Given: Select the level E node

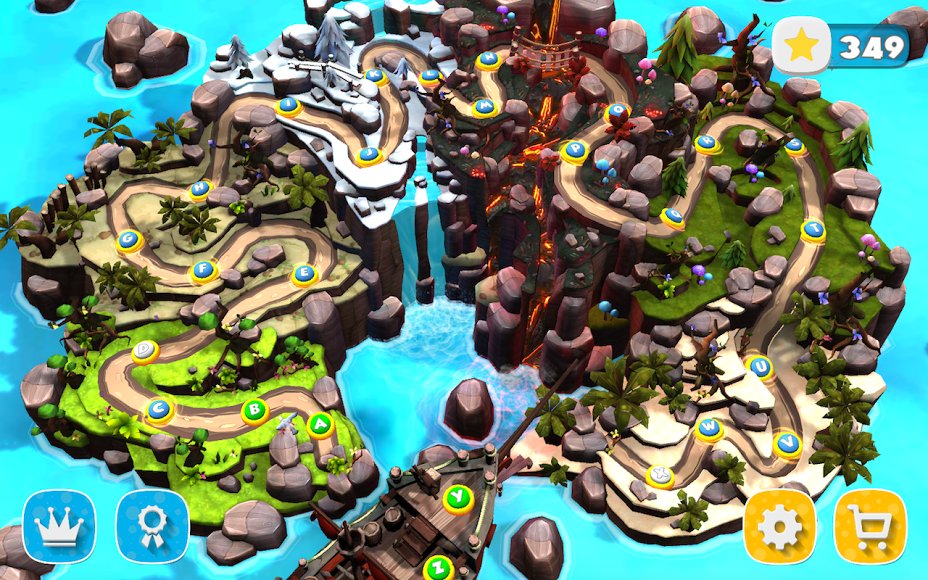Looking at the screenshot, I should [x=303, y=273].
